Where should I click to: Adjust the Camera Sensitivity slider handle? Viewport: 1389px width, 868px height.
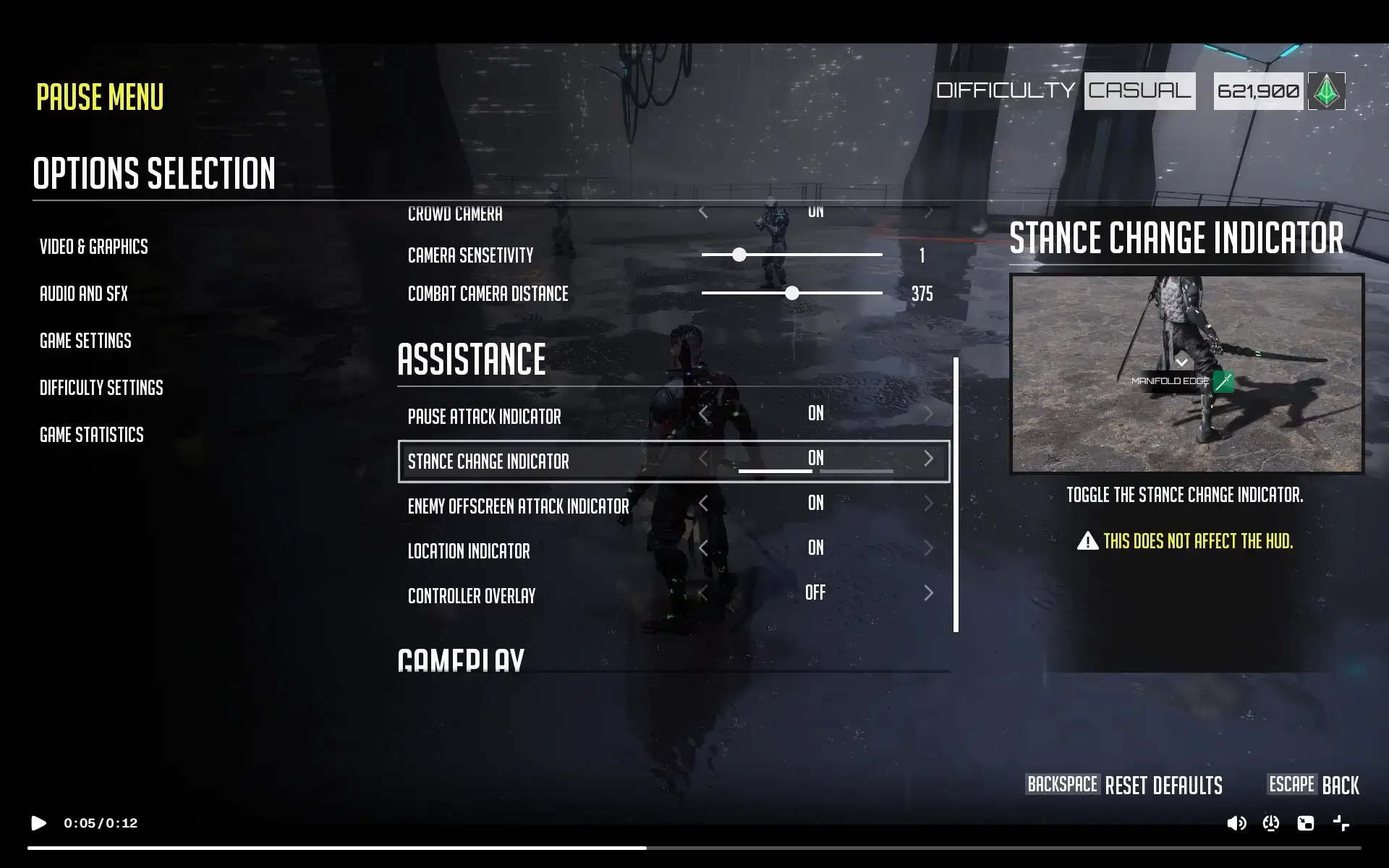[739, 255]
